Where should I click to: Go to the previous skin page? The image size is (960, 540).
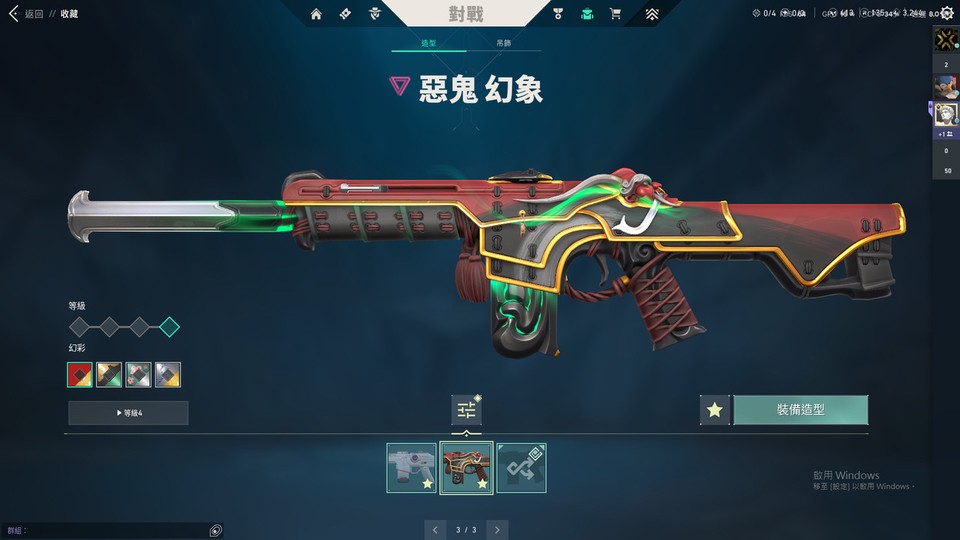click(434, 529)
